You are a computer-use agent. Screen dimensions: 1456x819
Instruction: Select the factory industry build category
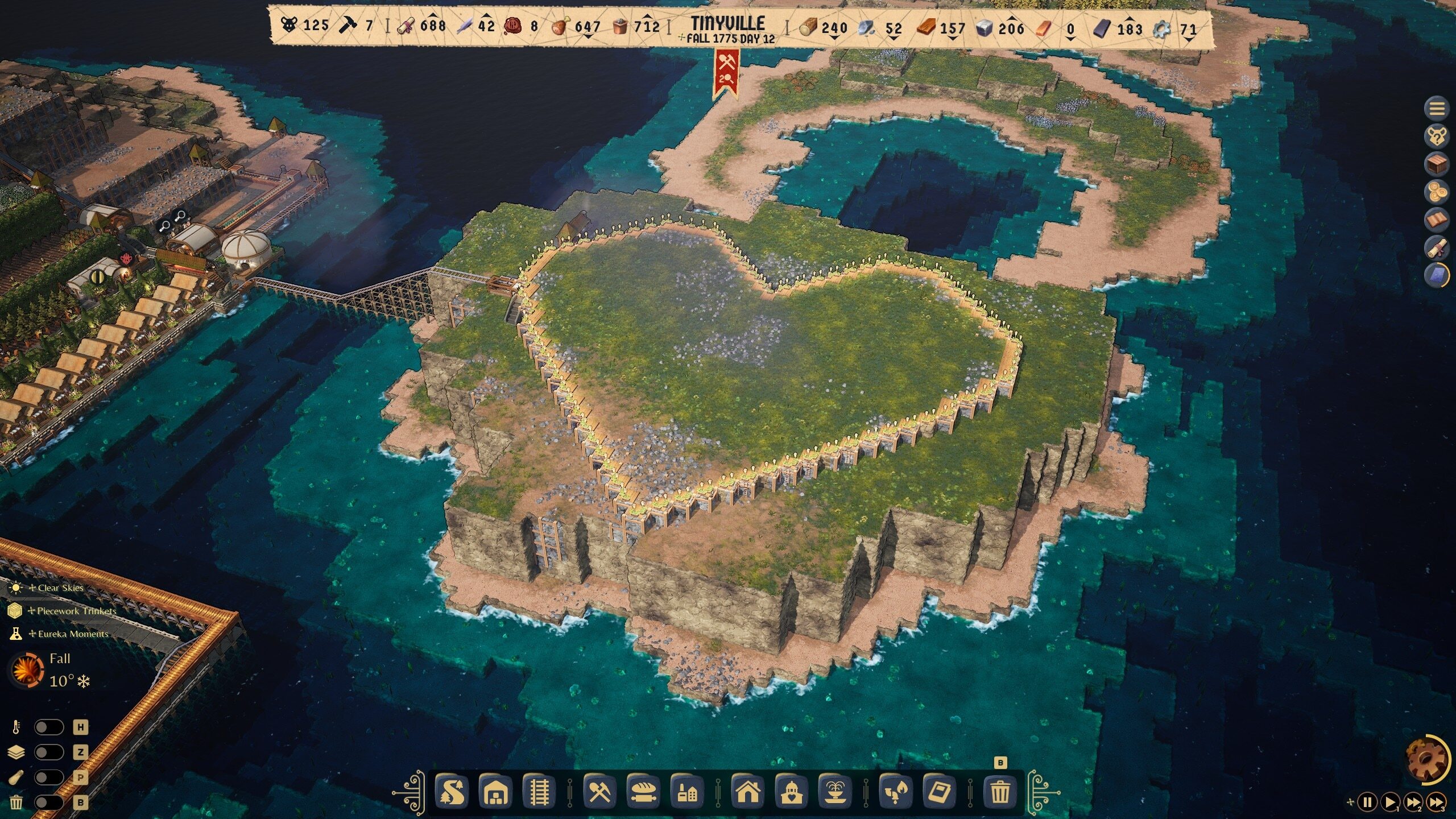tap(687, 792)
